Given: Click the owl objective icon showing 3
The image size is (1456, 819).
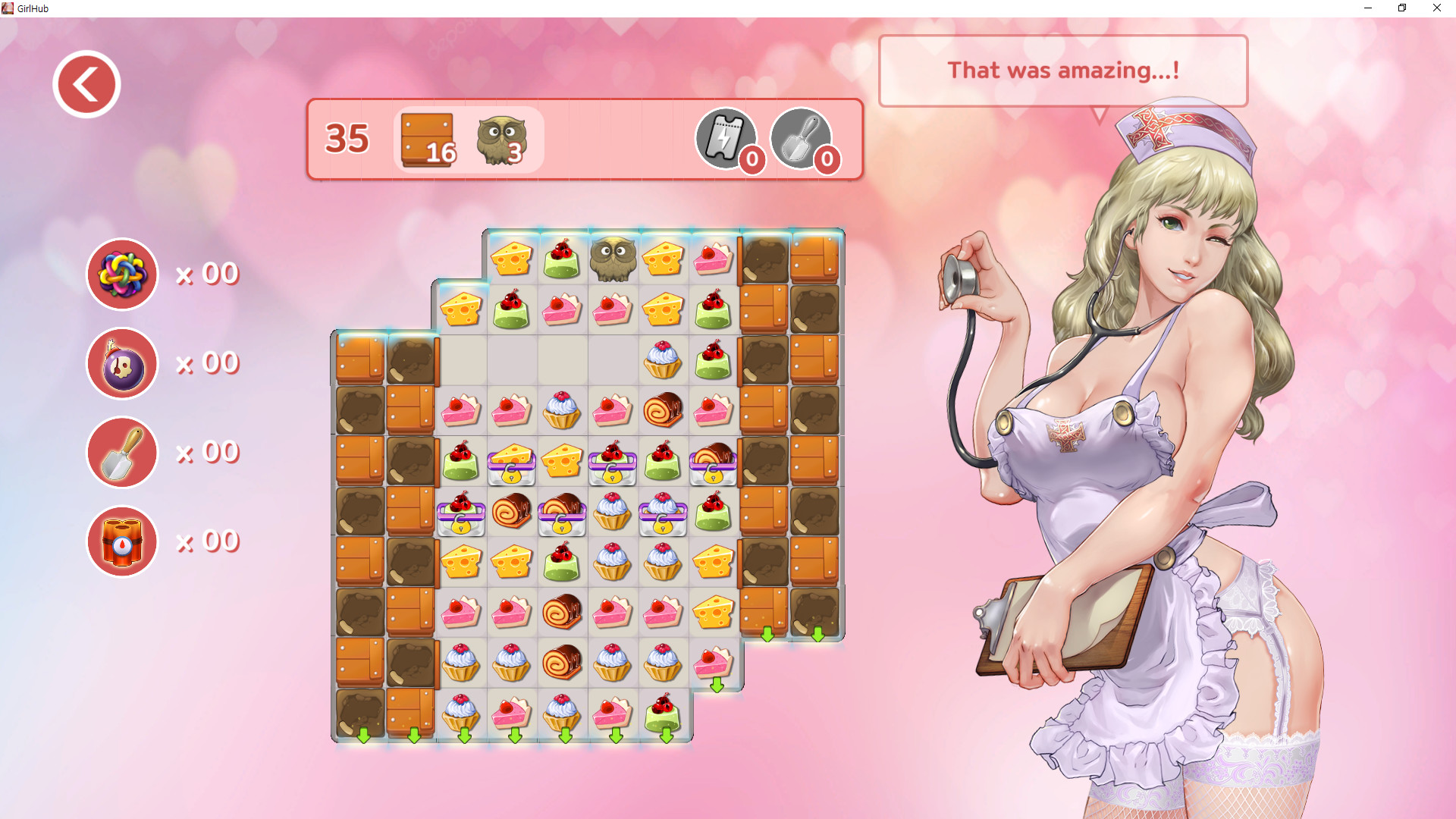Looking at the screenshot, I should (x=500, y=140).
